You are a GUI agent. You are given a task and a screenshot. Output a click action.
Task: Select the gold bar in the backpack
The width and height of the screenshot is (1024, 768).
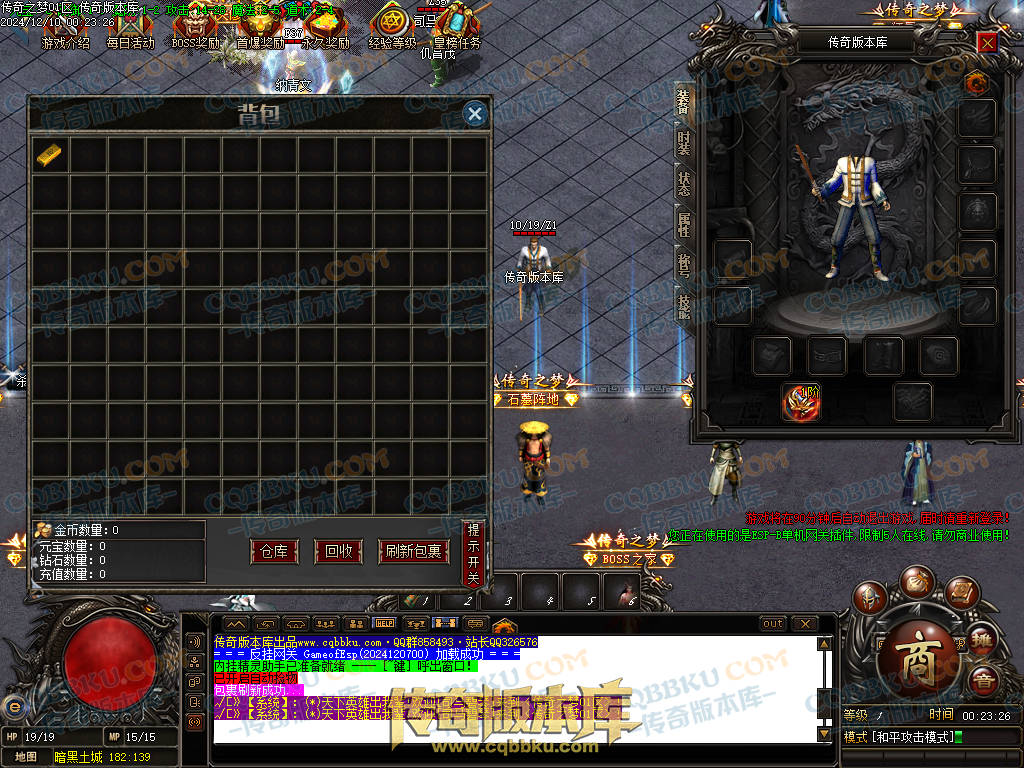pos(49,154)
